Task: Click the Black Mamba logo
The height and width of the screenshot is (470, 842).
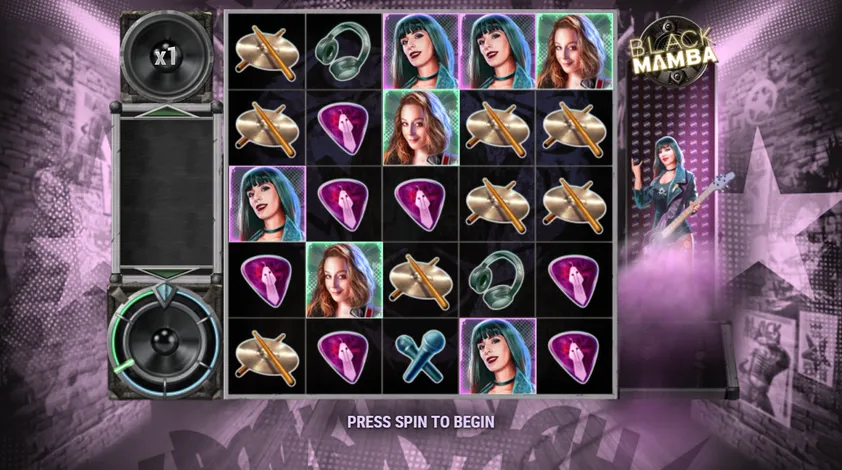Action: 673,47
